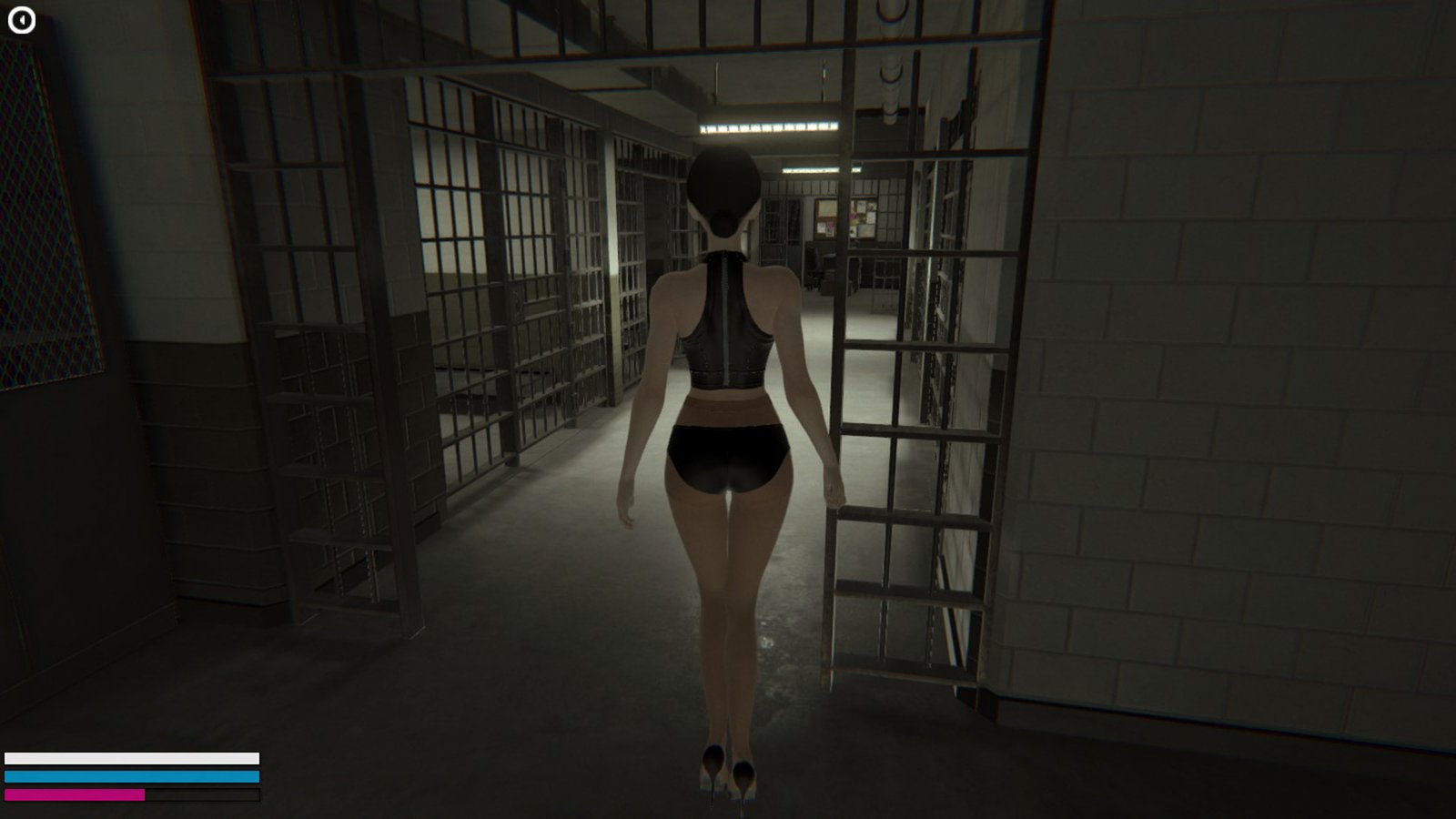This screenshot has width=1456, height=819.
Task: Click the ceiling light fixture down the hallway
Action: 769,127
